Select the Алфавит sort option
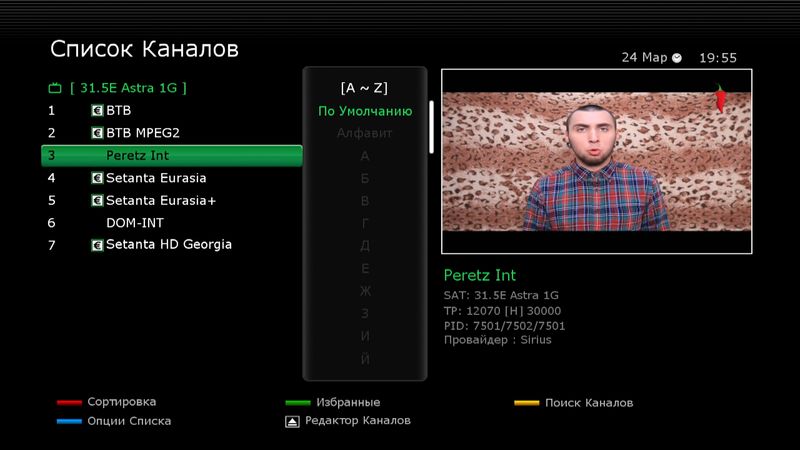Viewport: 800px width, 450px height. click(x=365, y=133)
